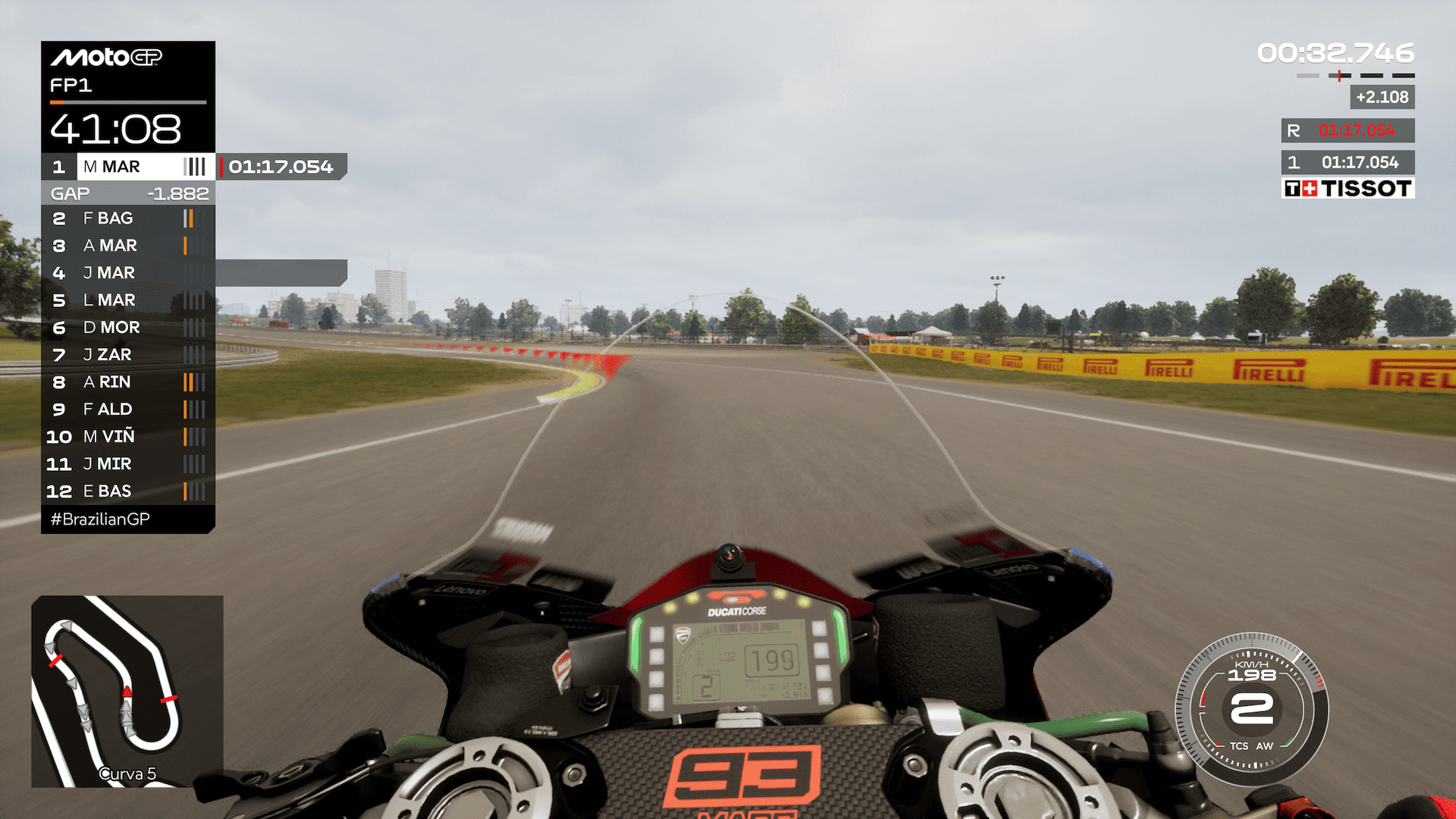Select J MAR's leaderboard entry
This screenshot has width=1456, height=819.
coord(127,273)
